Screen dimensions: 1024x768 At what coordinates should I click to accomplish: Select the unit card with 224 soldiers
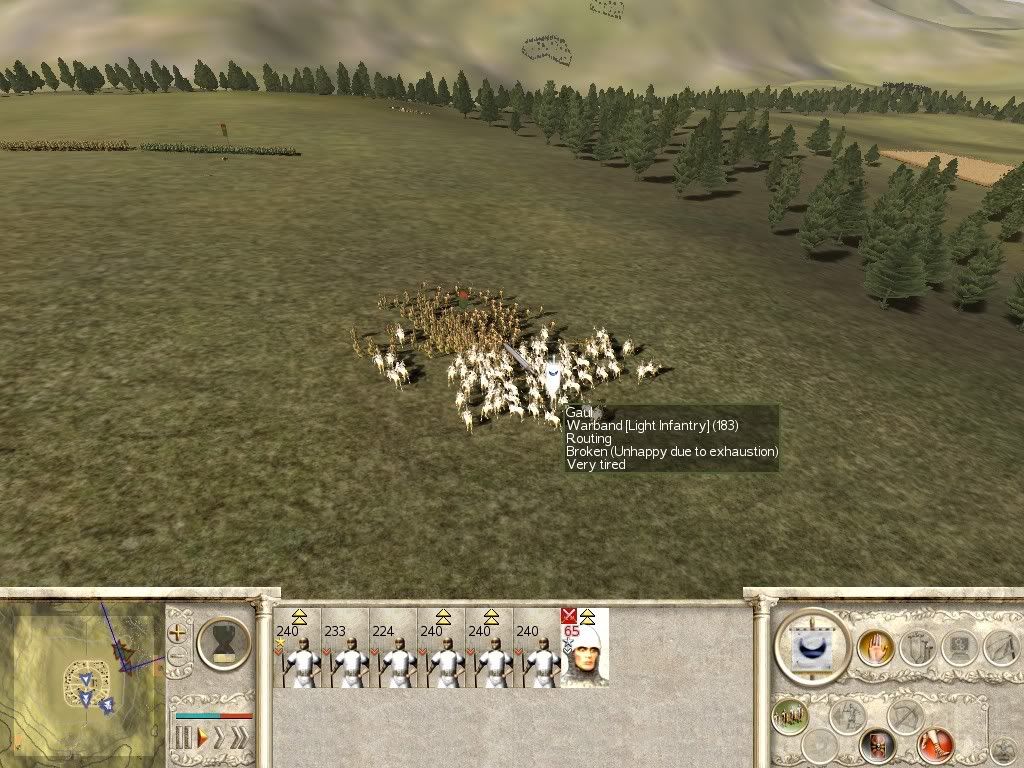coord(393,655)
